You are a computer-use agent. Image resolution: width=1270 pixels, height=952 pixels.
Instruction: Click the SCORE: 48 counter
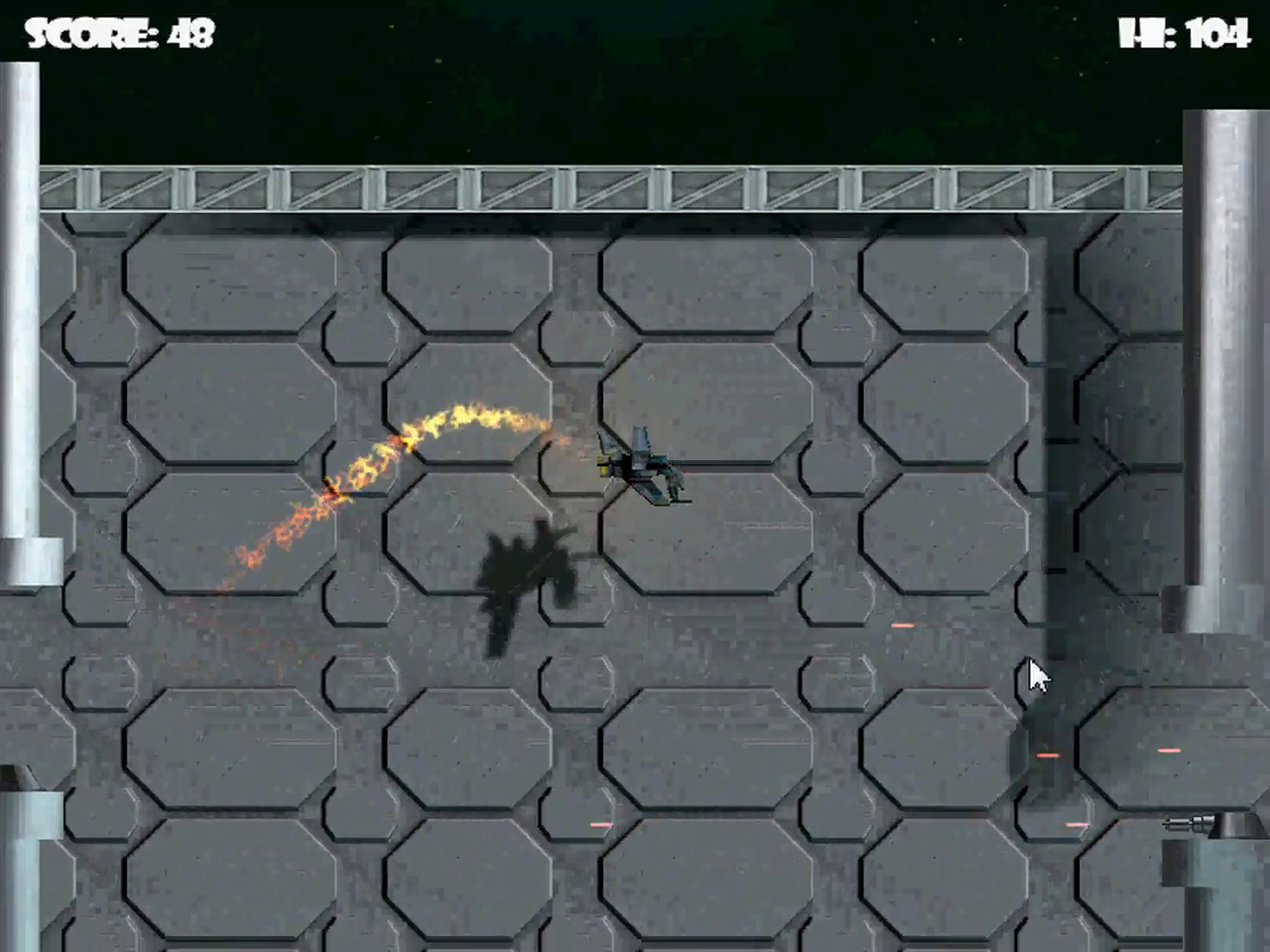[119, 33]
